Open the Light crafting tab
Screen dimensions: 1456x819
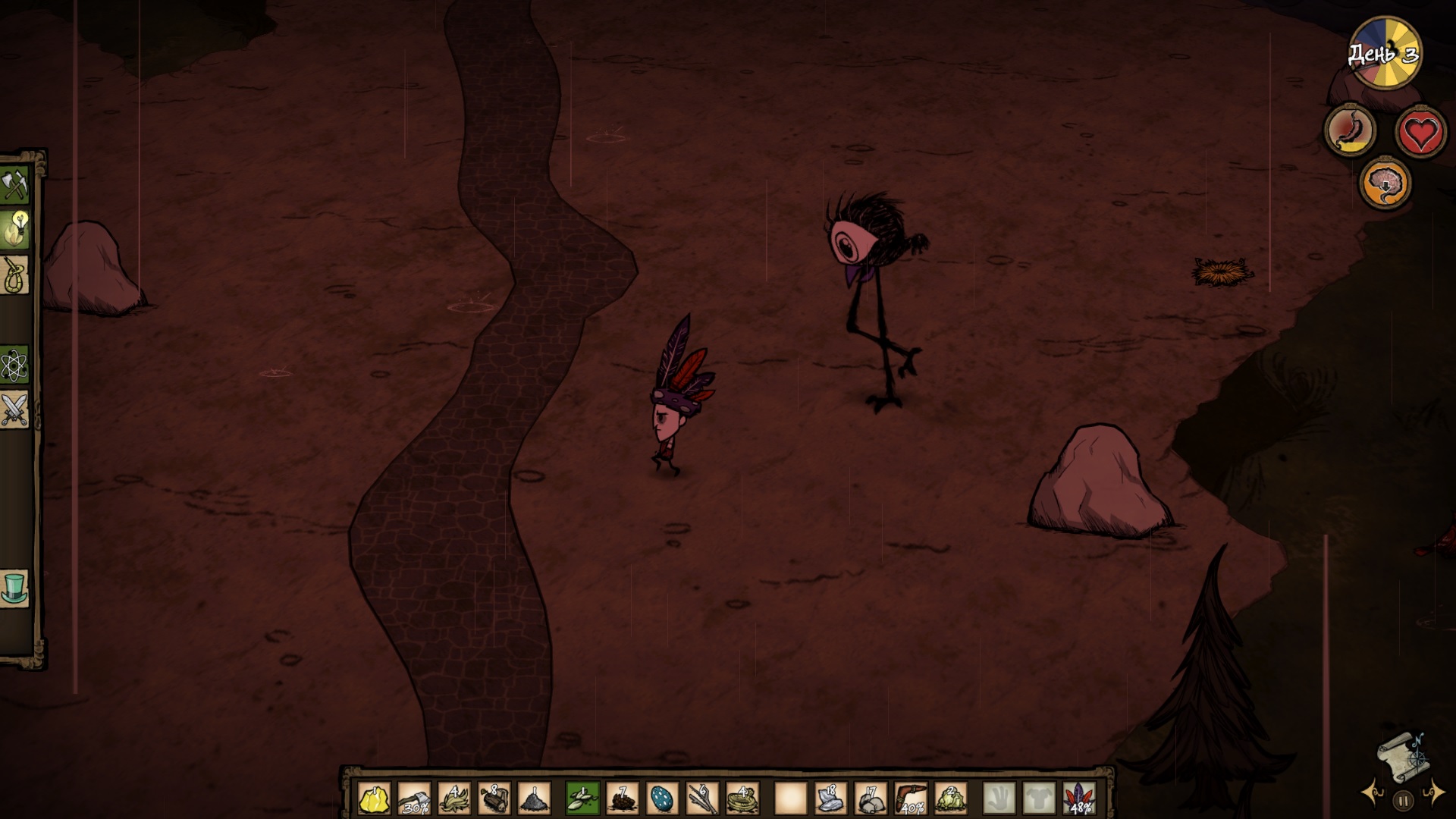point(15,229)
